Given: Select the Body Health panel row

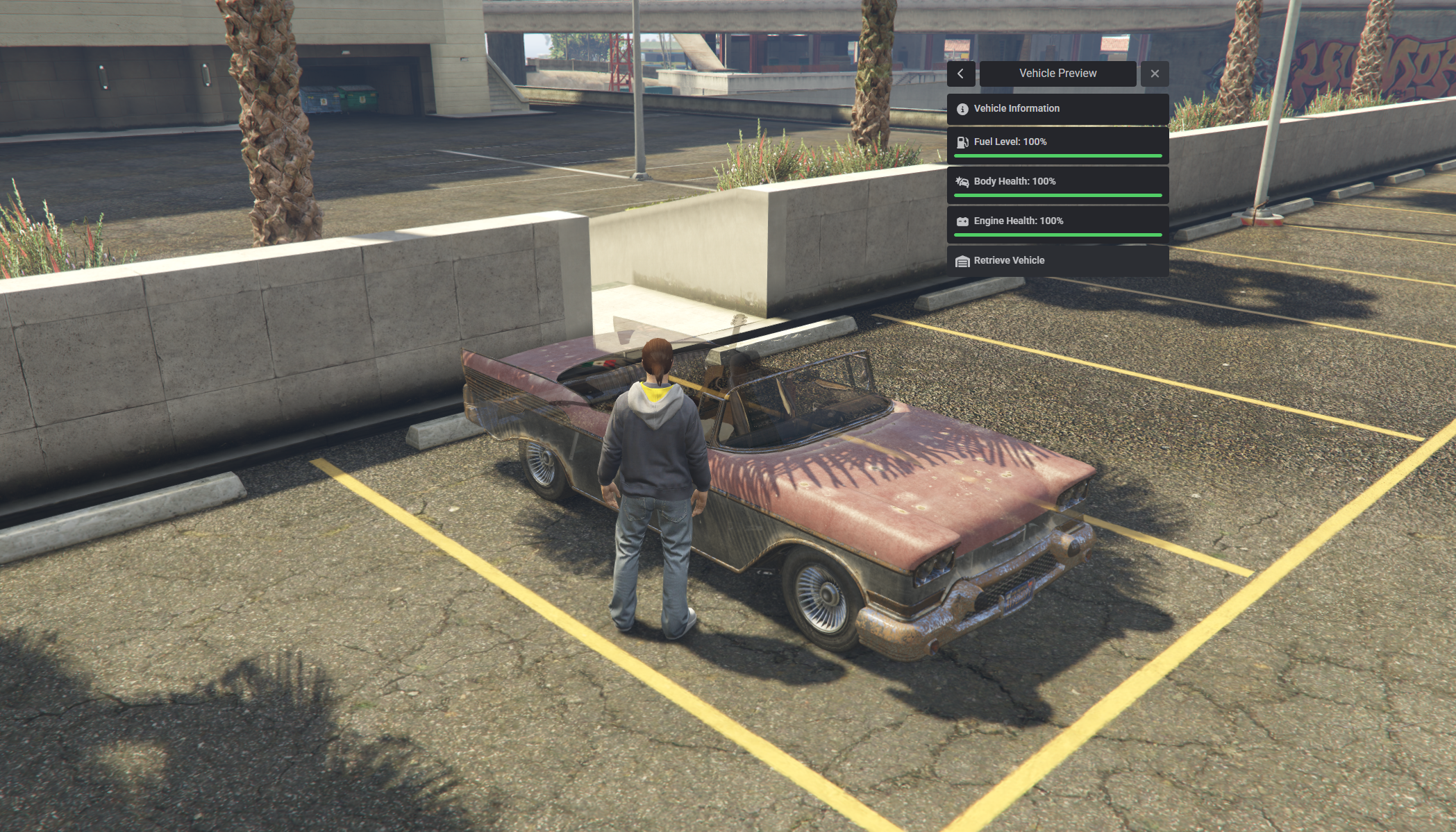Looking at the screenshot, I should [x=1057, y=186].
